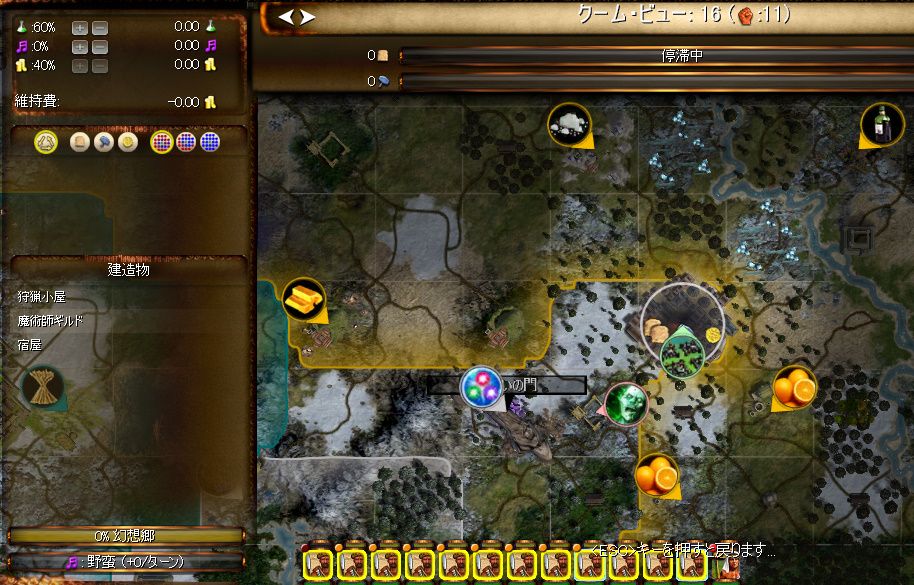Toggle the bread food emphasis icon
Screen dimensions: 914x585
coord(80,143)
